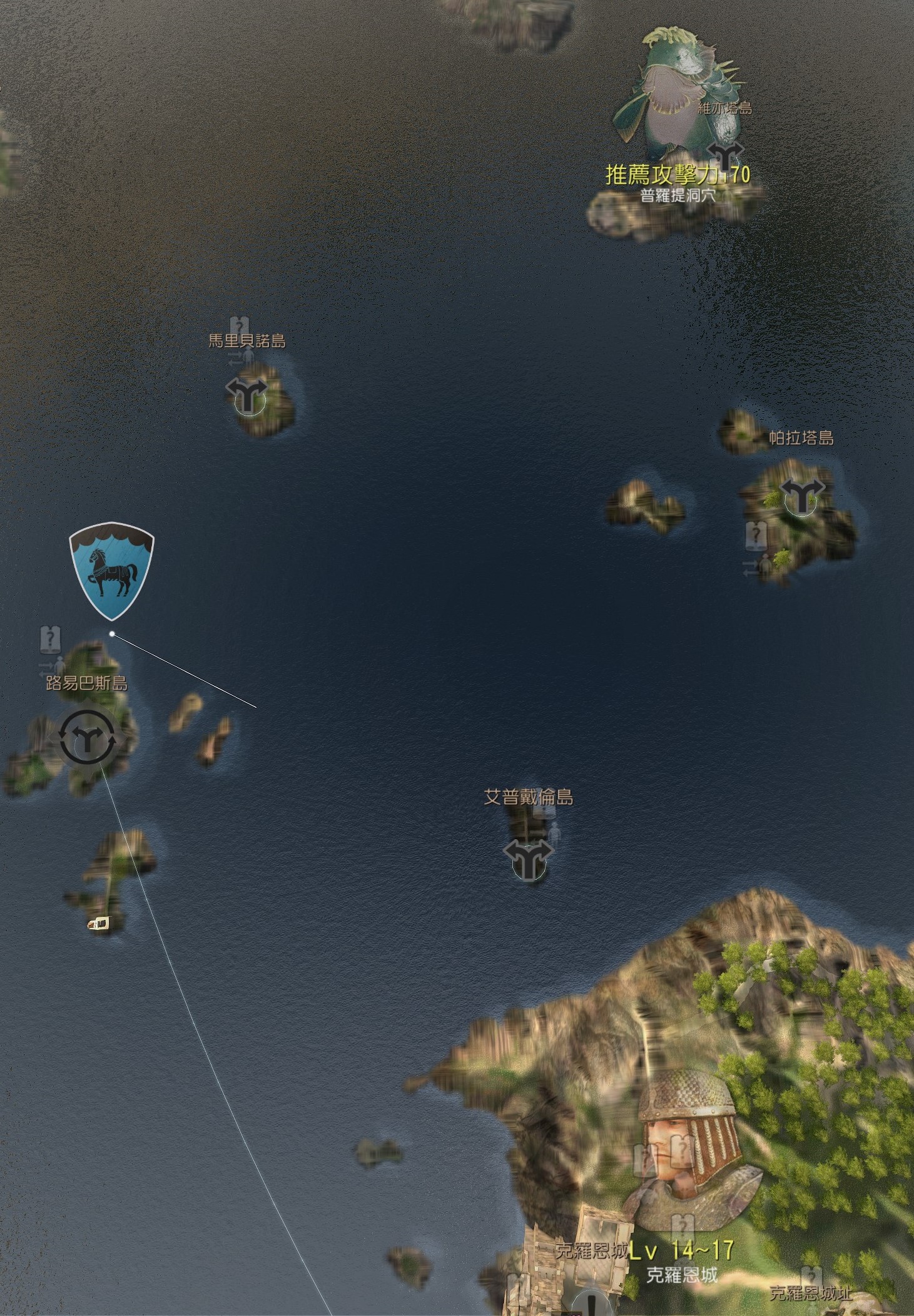Select the 艾普戴倫島 node marker
The height and width of the screenshot is (1316, 914).
coord(529,860)
